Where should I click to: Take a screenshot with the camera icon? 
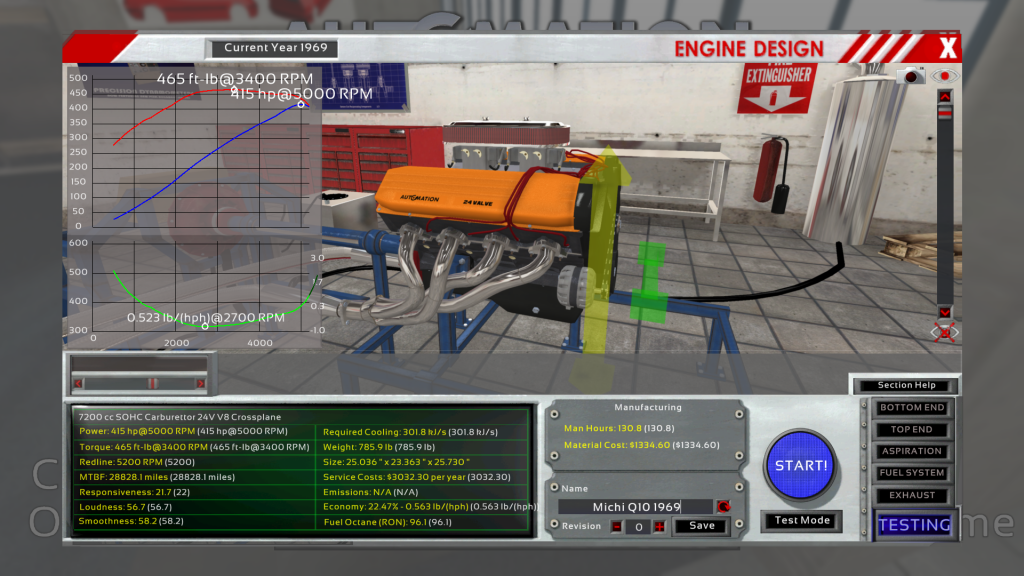[914, 76]
